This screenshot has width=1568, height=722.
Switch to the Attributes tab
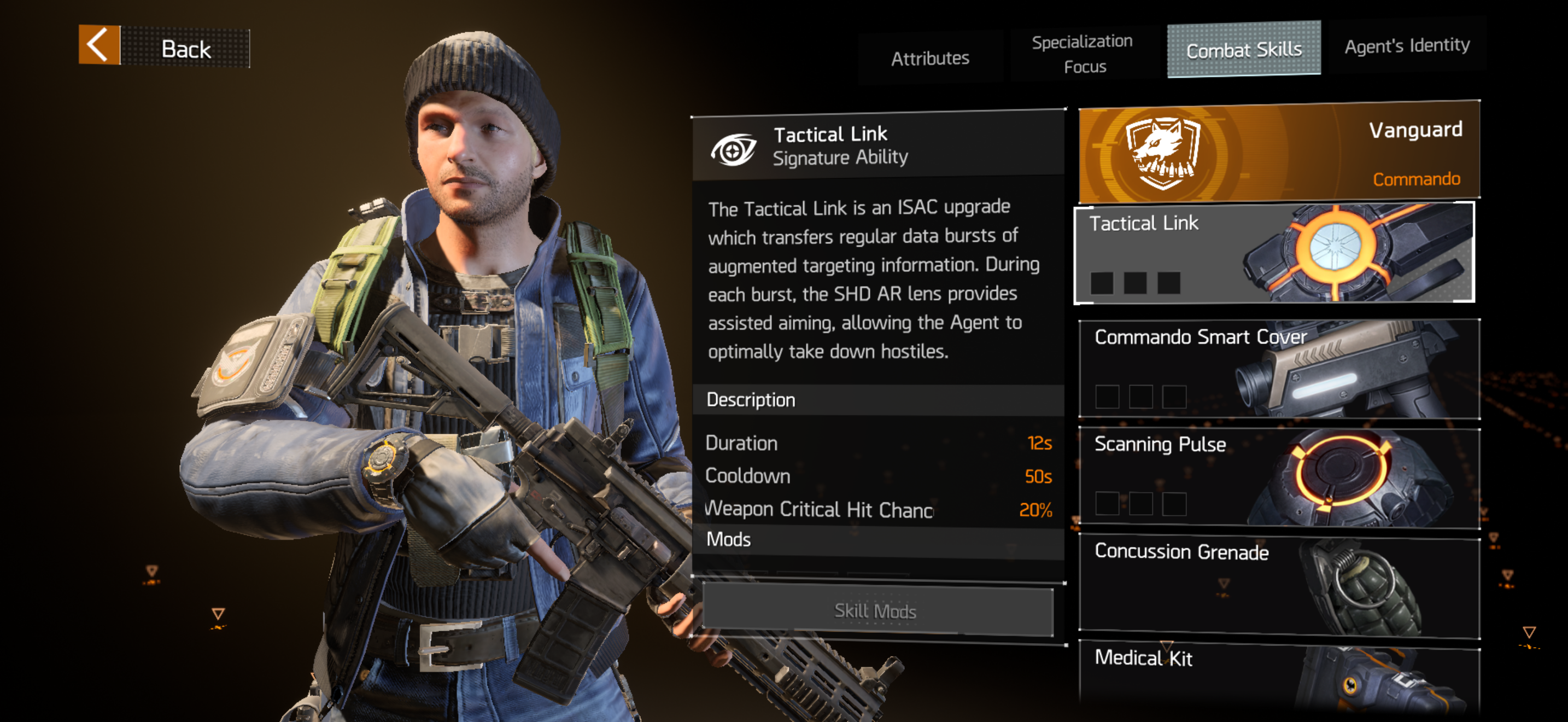[930, 57]
